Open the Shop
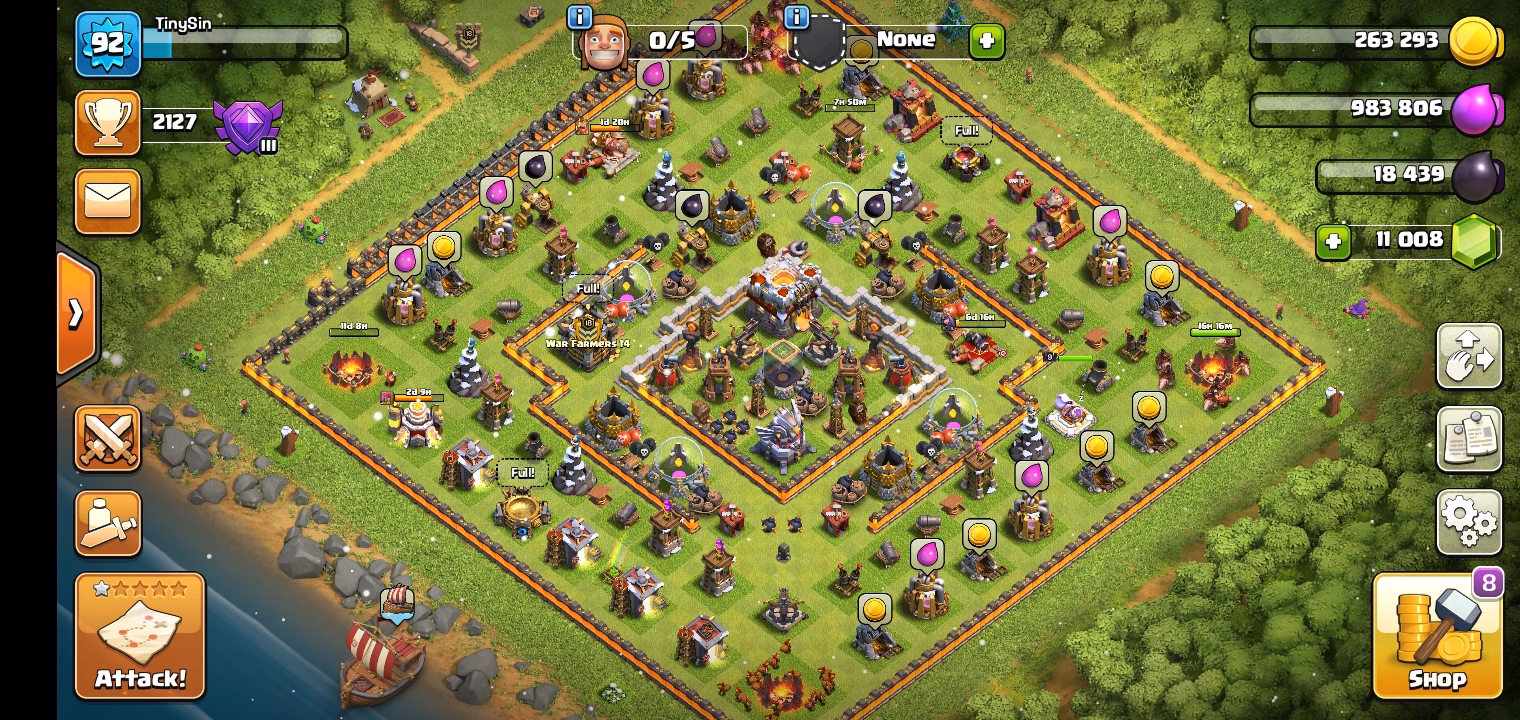This screenshot has width=1520, height=720. pyautogui.click(x=1437, y=637)
